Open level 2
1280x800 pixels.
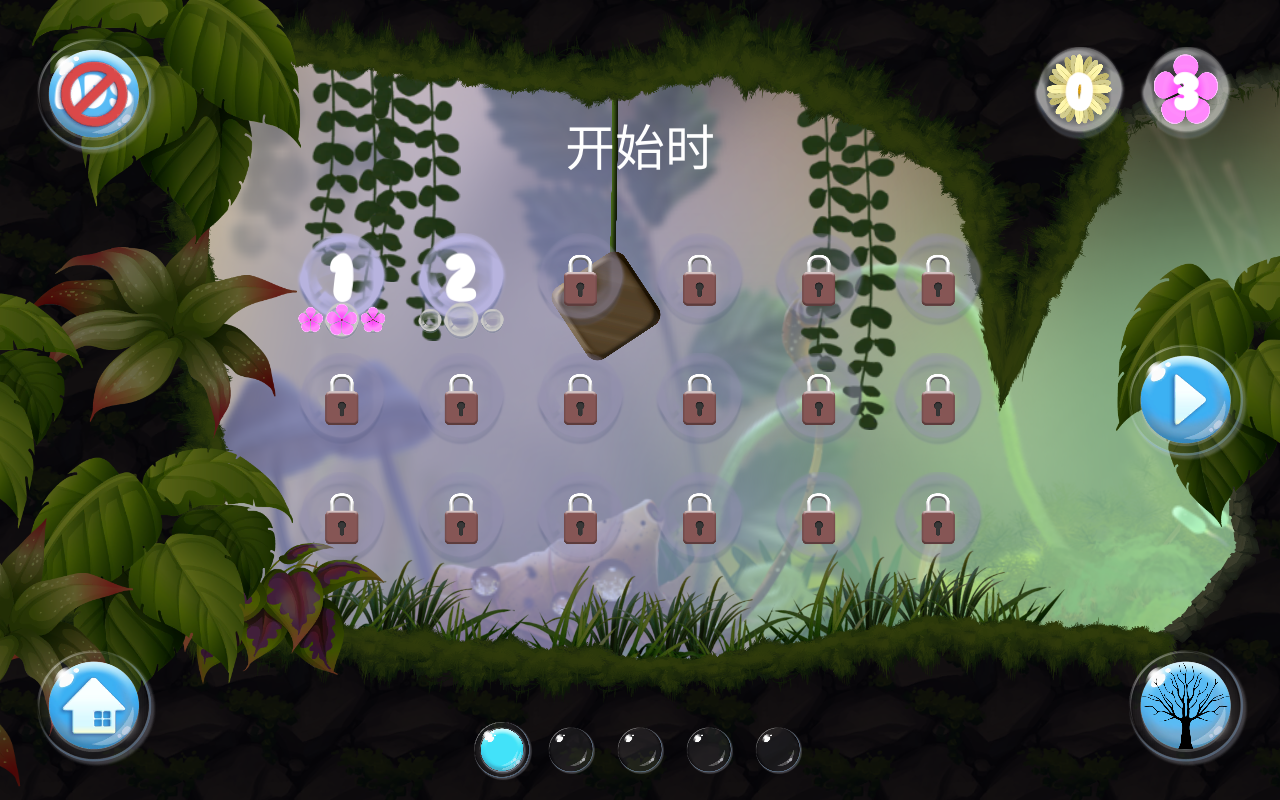click(460, 280)
